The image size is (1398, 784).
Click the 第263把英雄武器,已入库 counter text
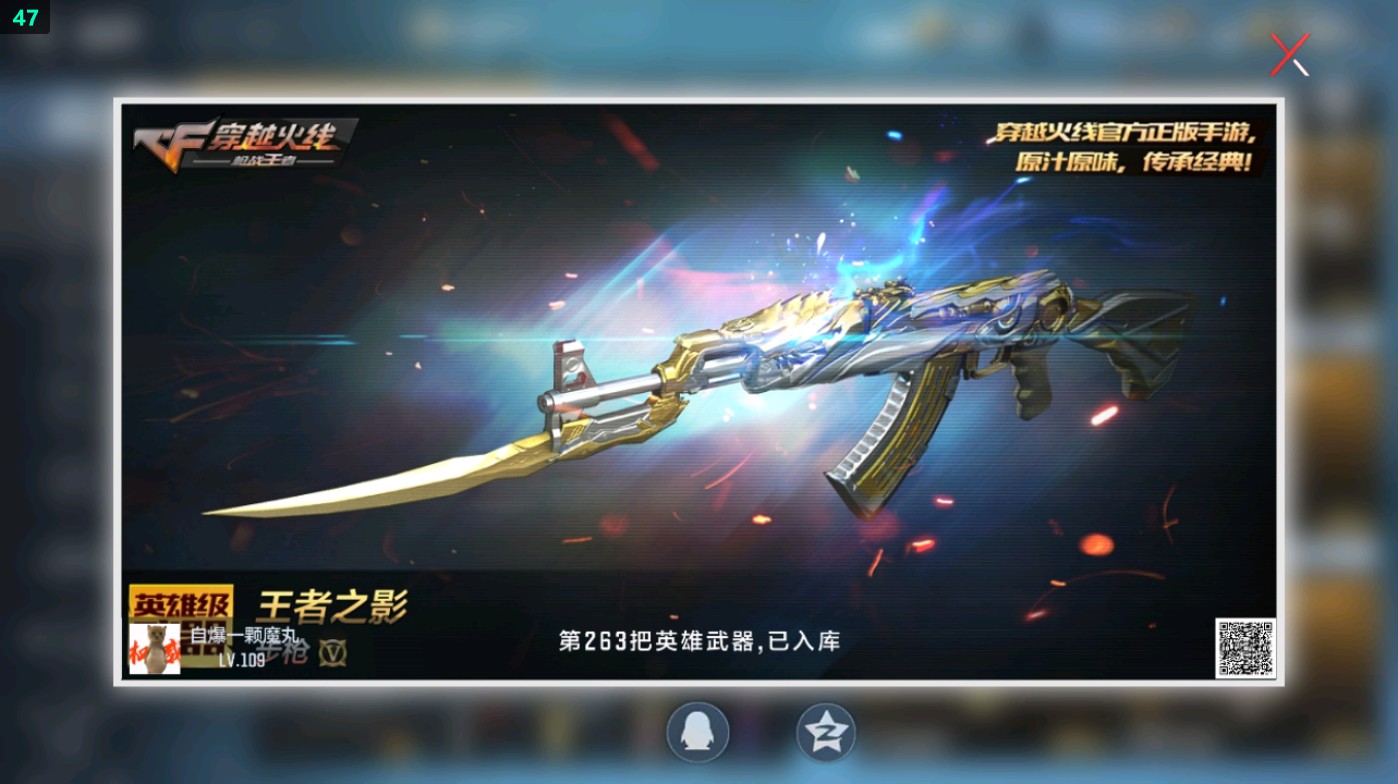700,640
